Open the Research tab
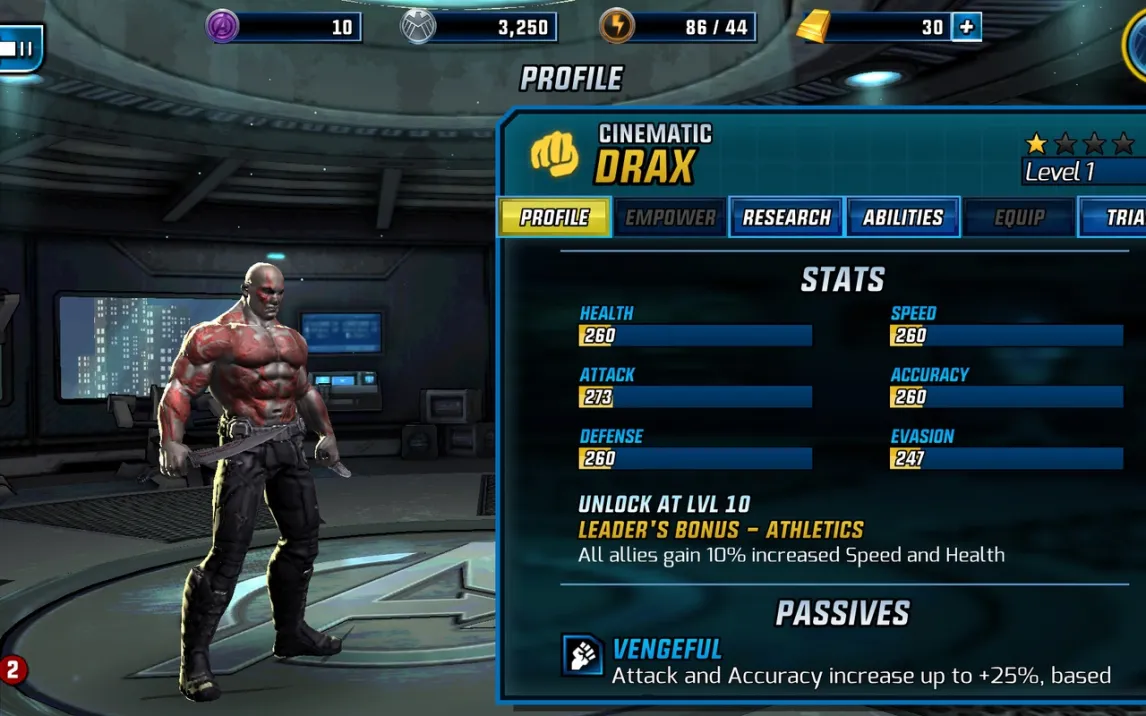 point(786,217)
